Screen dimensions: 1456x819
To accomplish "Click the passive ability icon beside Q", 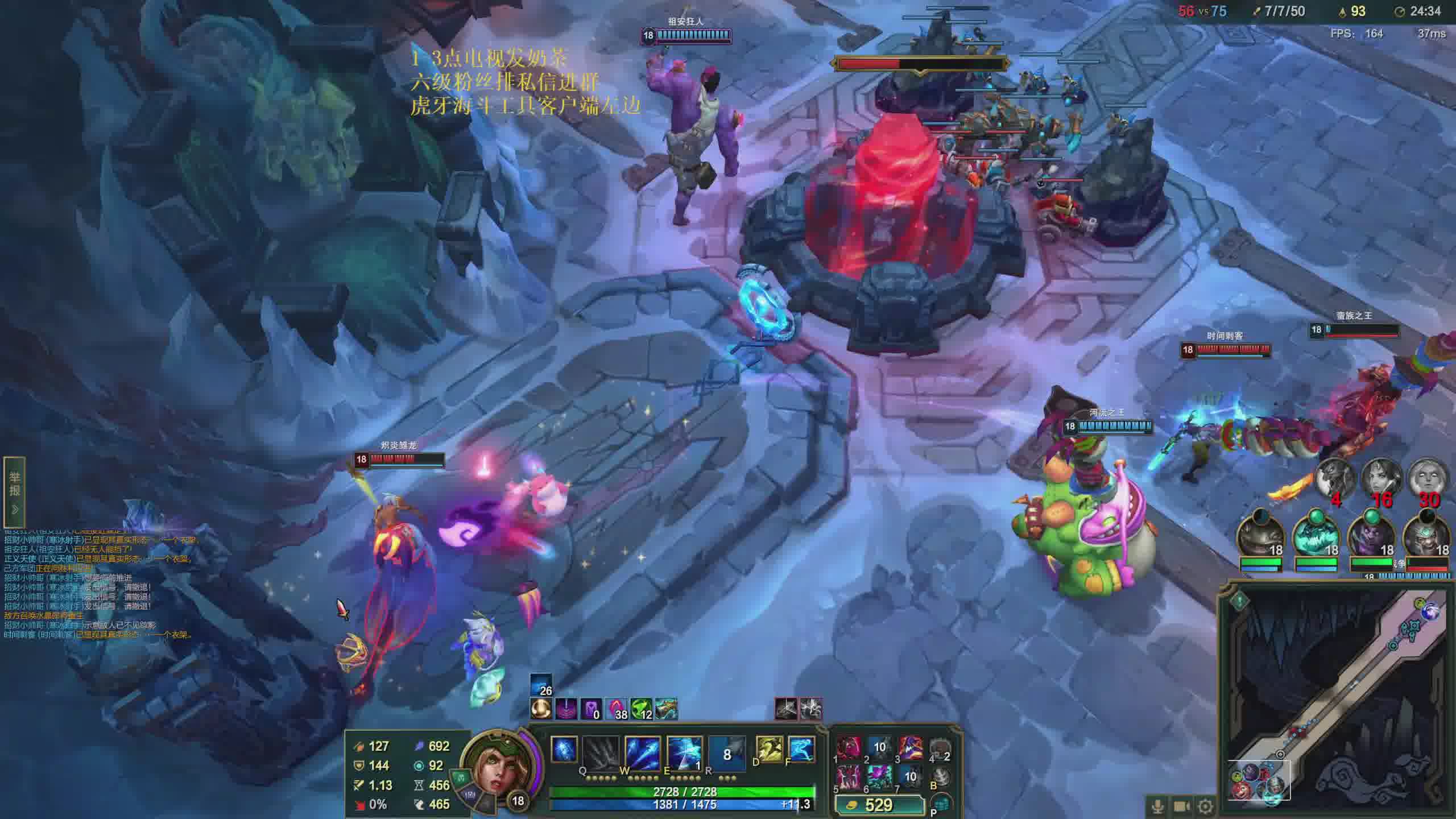I will click(x=564, y=749).
